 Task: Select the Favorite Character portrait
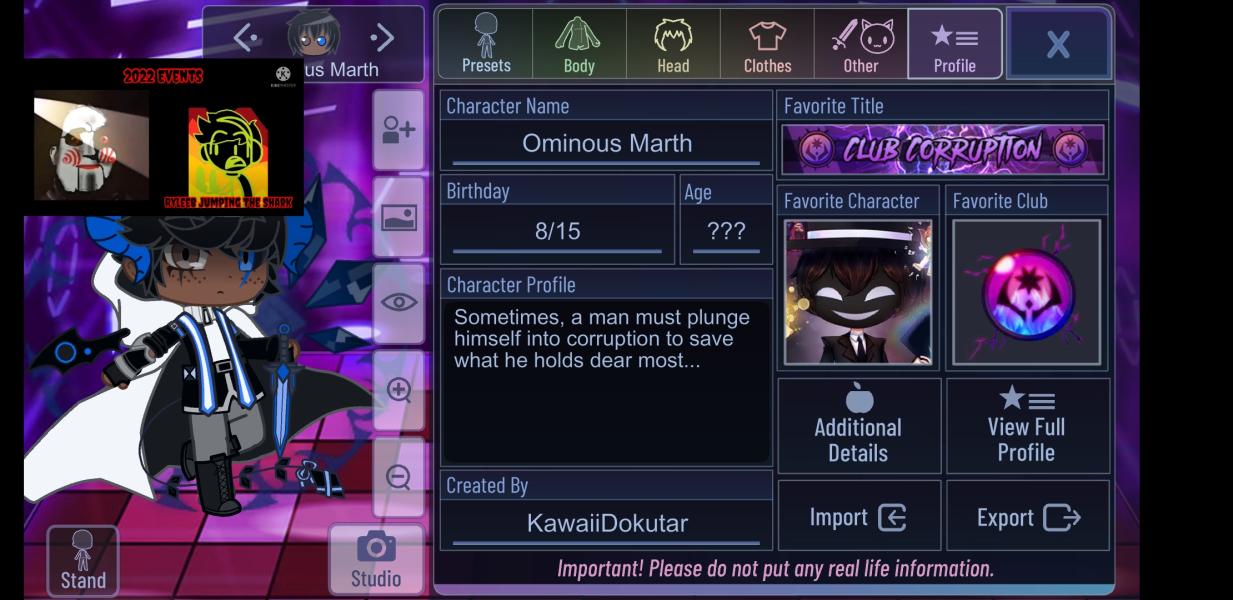858,293
